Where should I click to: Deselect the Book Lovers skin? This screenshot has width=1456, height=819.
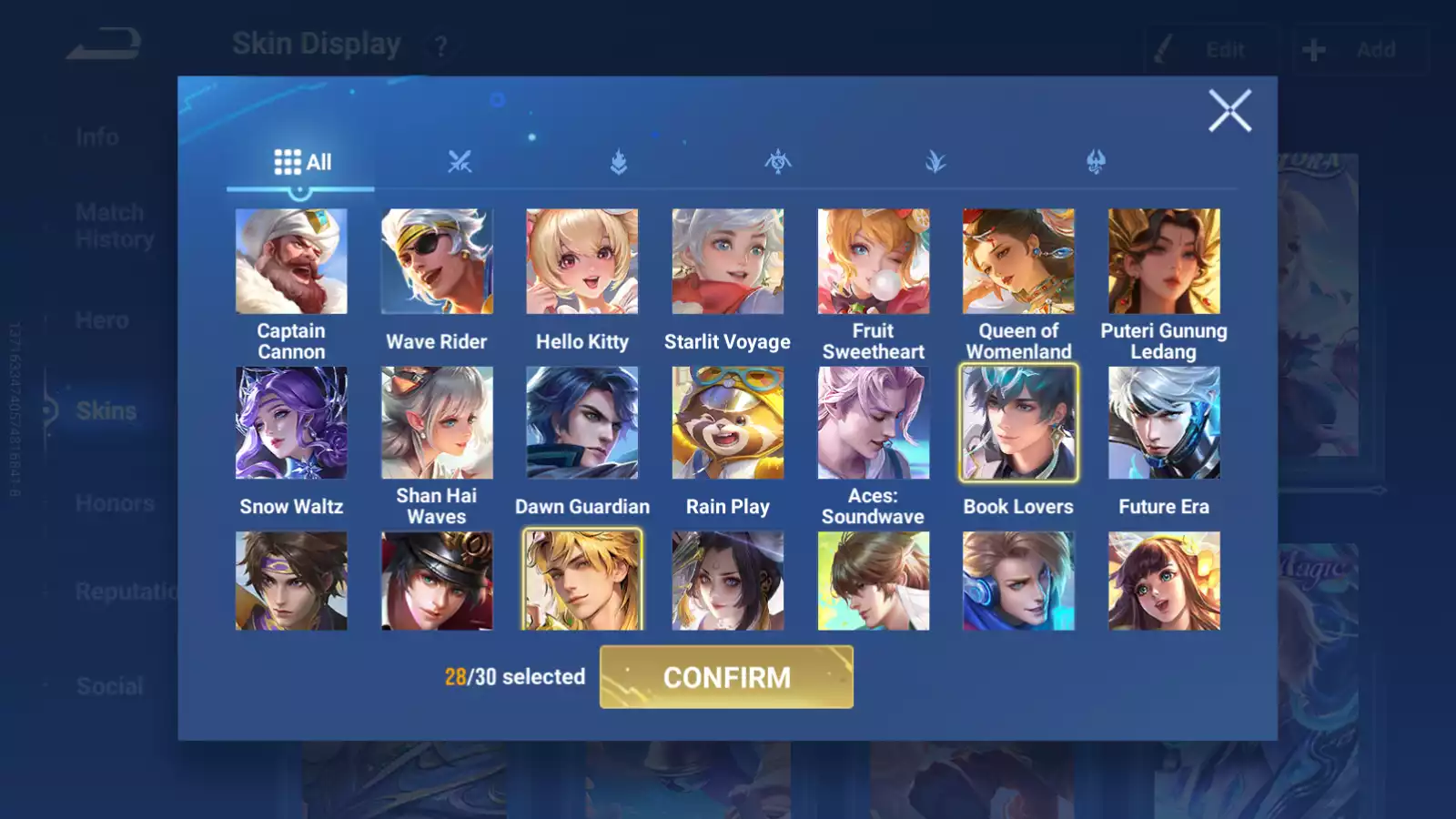point(1018,423)
